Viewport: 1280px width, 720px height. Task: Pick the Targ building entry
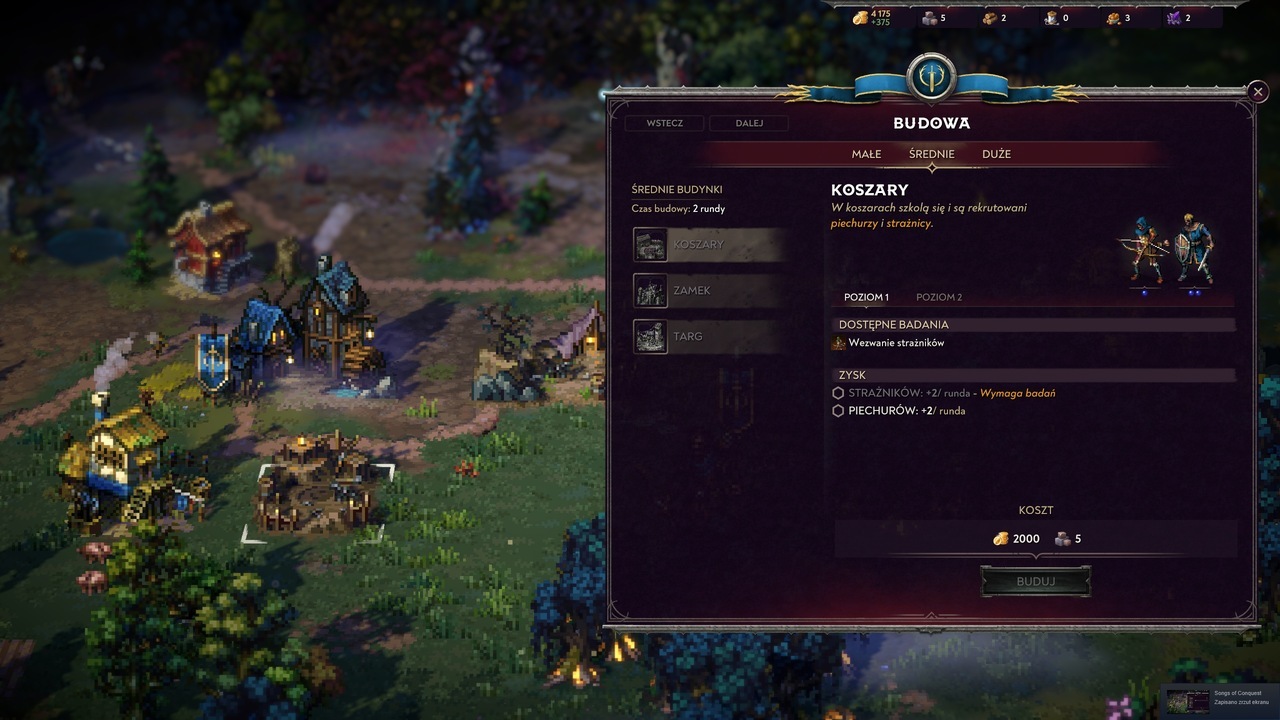pyautogui.click(x=708, y=336)
